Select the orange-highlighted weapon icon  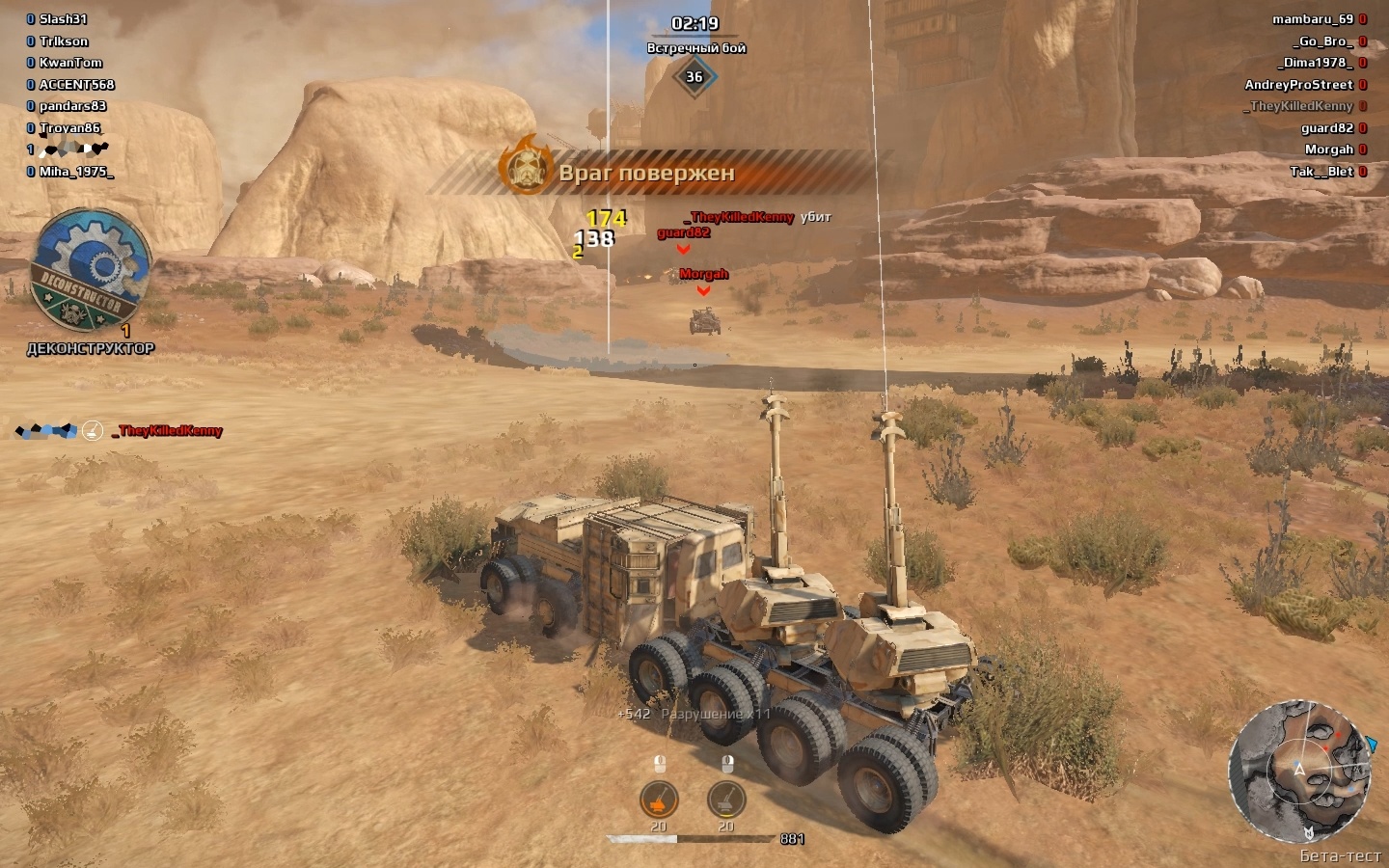[659, 800]
